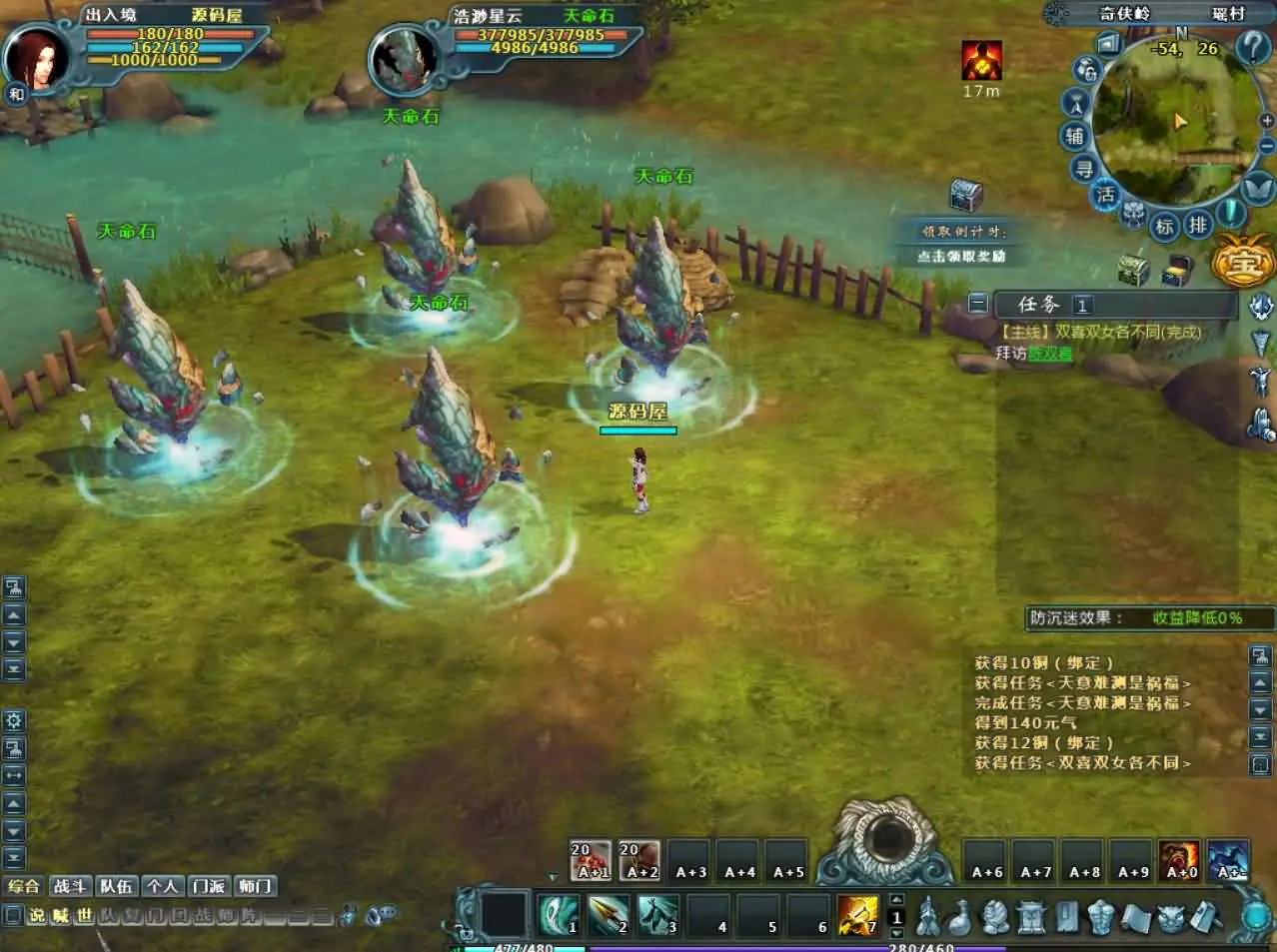Open the 队伍 chat tab
The height and width of the screenshot is (952, 1277).
(x=116, y=886)
